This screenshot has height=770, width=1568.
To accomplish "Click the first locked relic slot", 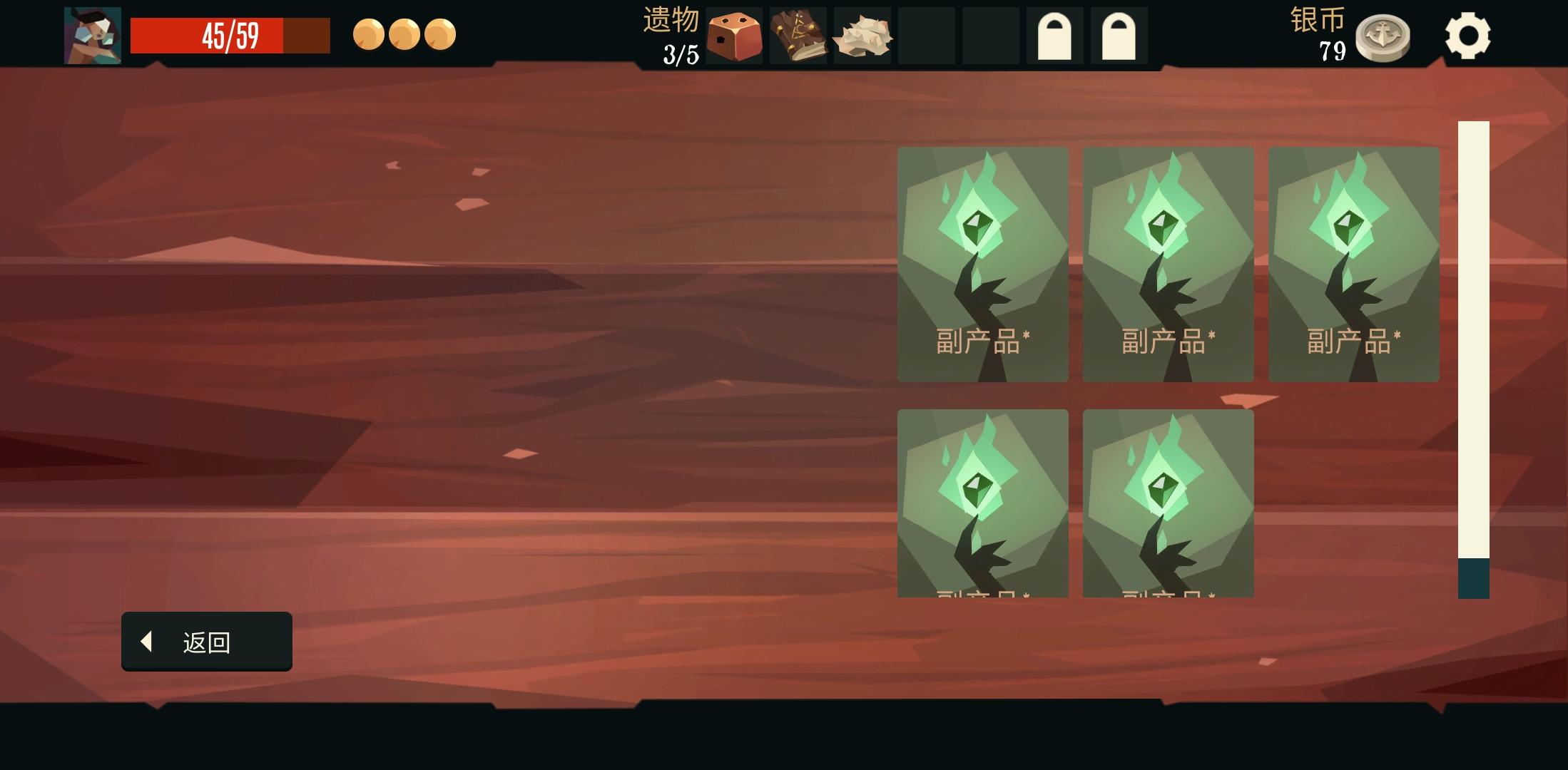I will (x=1054, y=36).
